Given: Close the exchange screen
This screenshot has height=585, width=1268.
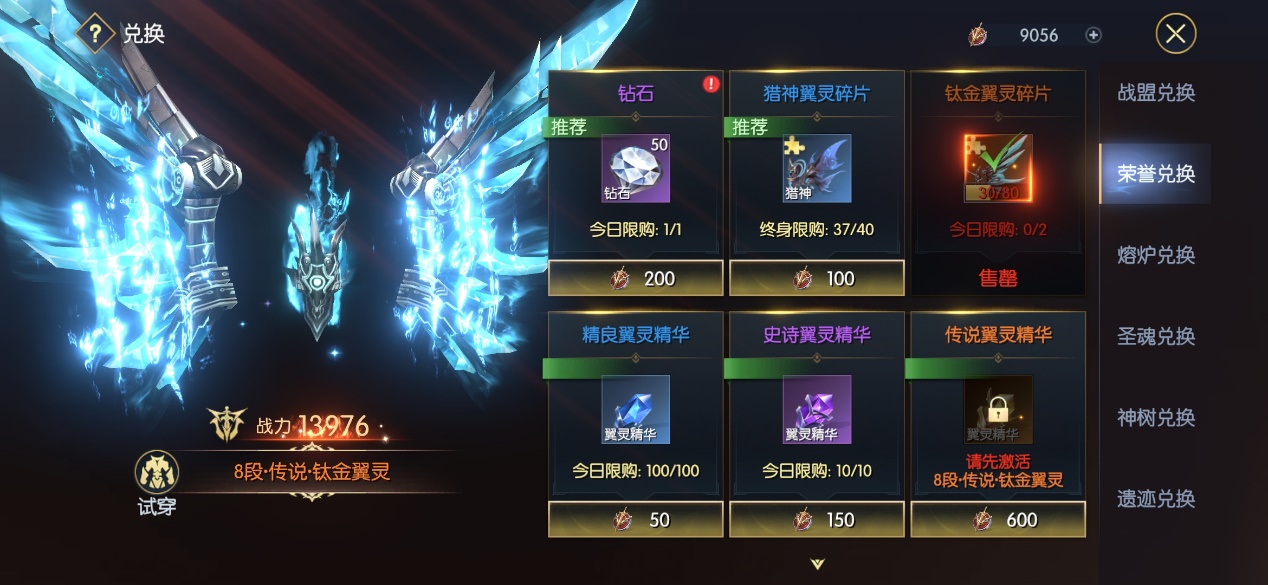Looking at the screenshot, I should pyautogui.click(x=1176, y=34).
